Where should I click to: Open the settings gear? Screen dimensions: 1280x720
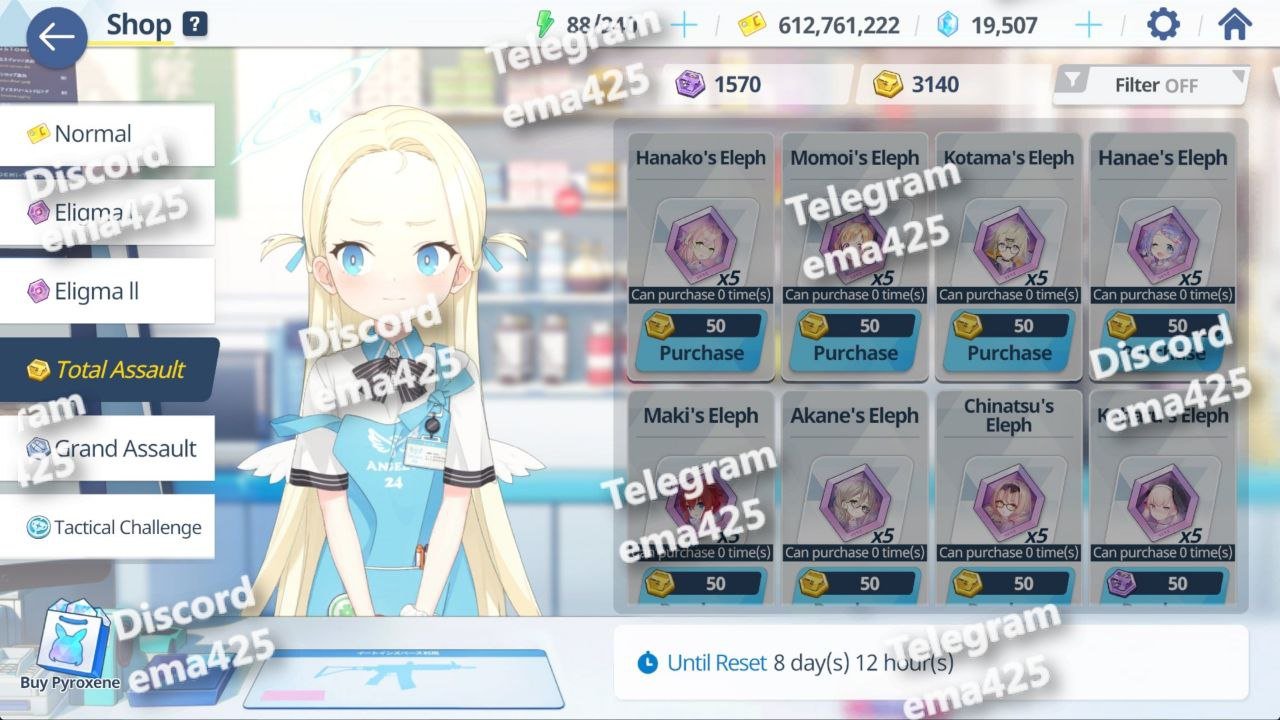[1163, 25]
